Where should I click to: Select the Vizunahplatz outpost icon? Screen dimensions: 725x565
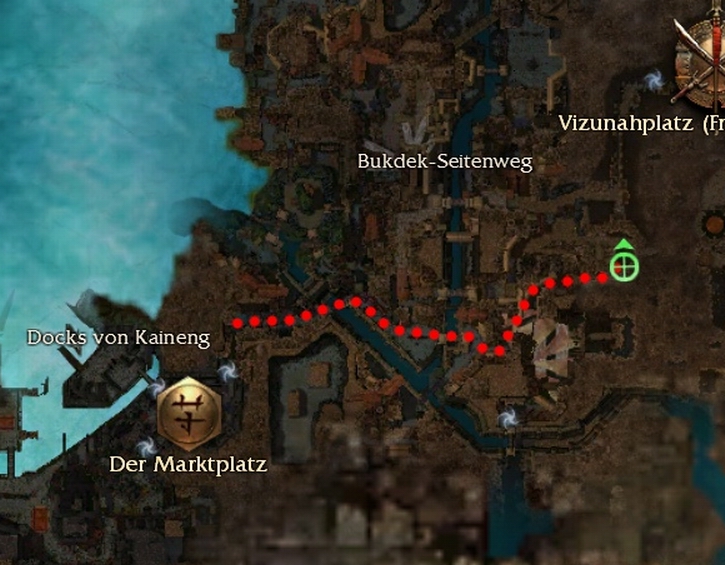pos(699,64)
